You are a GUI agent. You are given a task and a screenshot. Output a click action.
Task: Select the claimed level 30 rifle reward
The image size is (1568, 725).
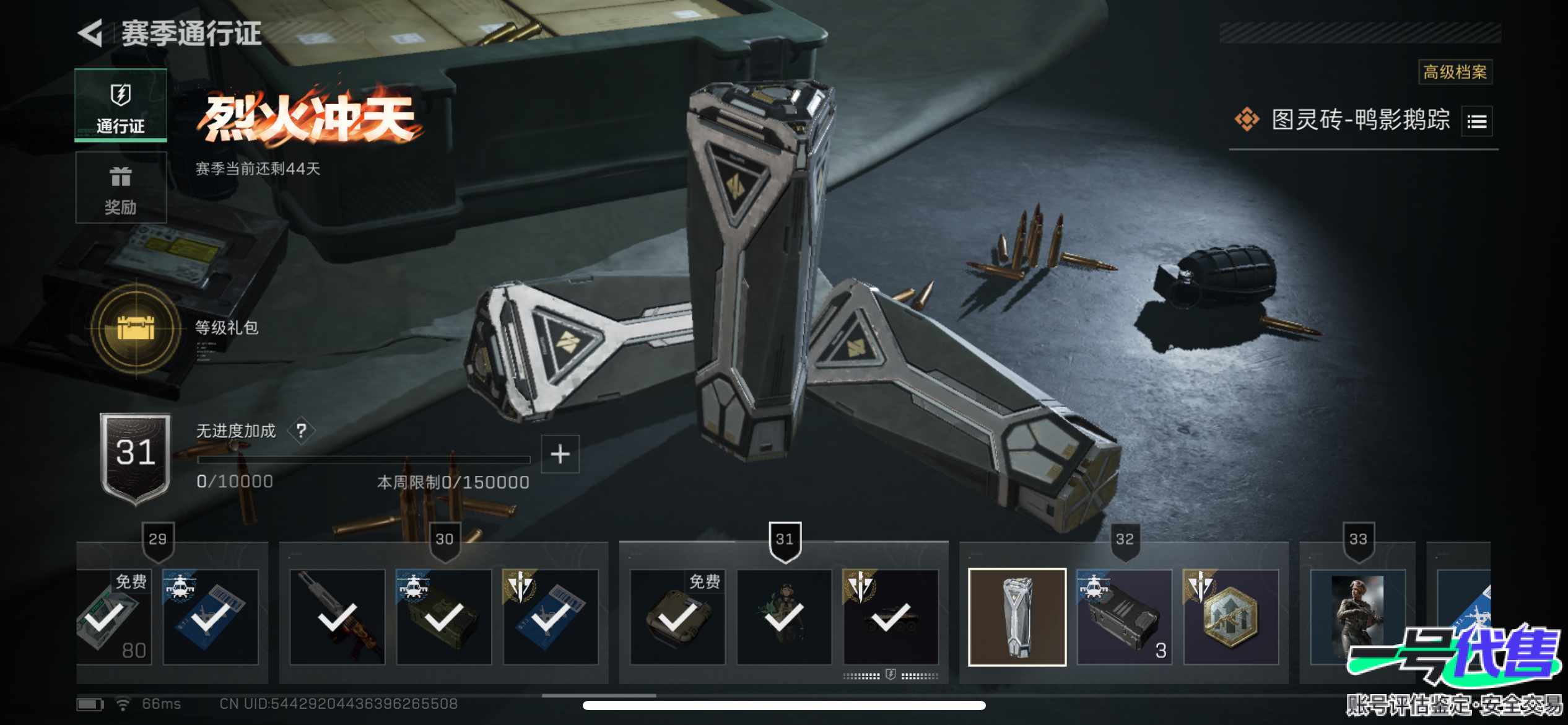338,617
